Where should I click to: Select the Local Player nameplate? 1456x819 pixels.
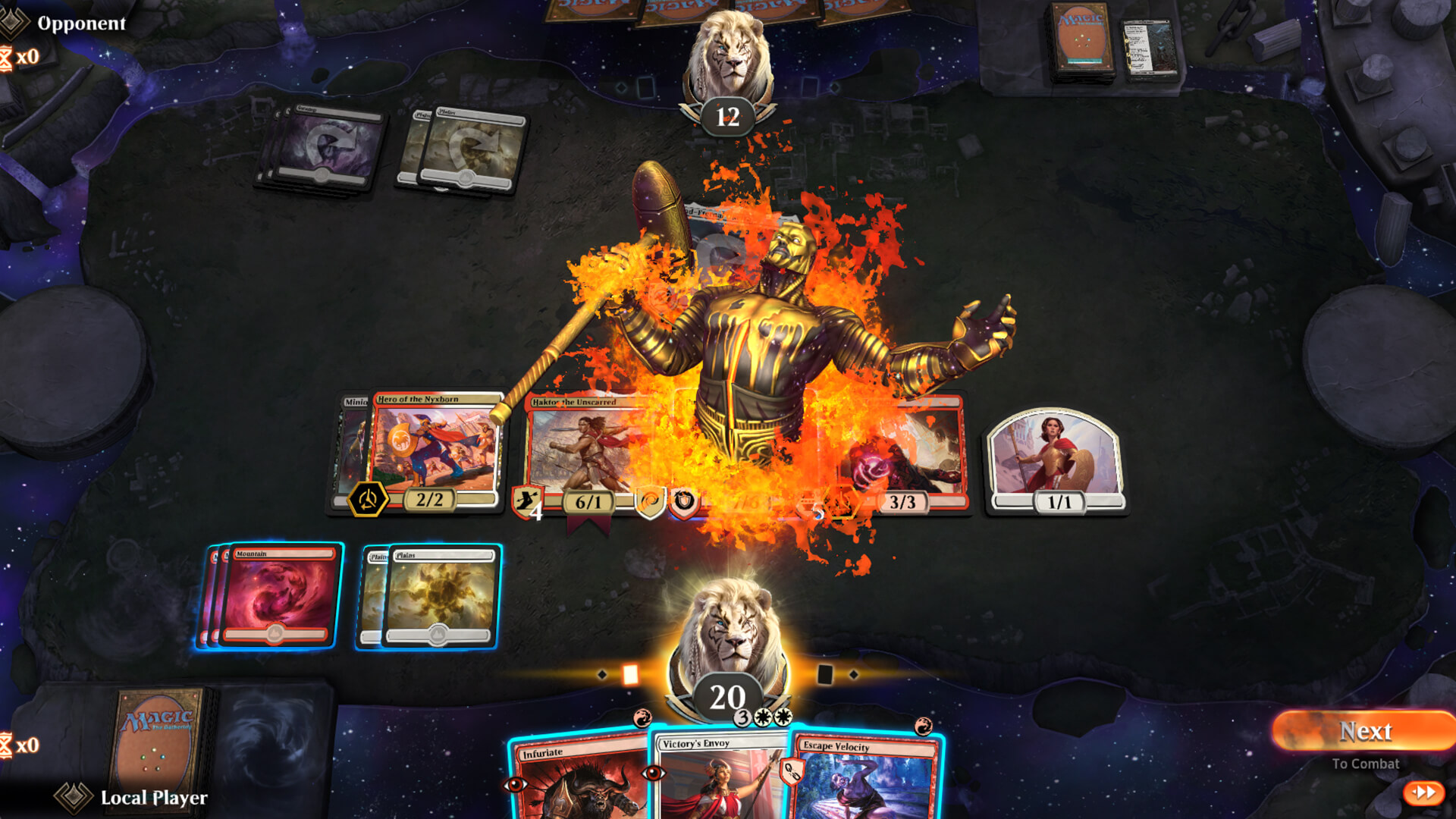[153, 798]
